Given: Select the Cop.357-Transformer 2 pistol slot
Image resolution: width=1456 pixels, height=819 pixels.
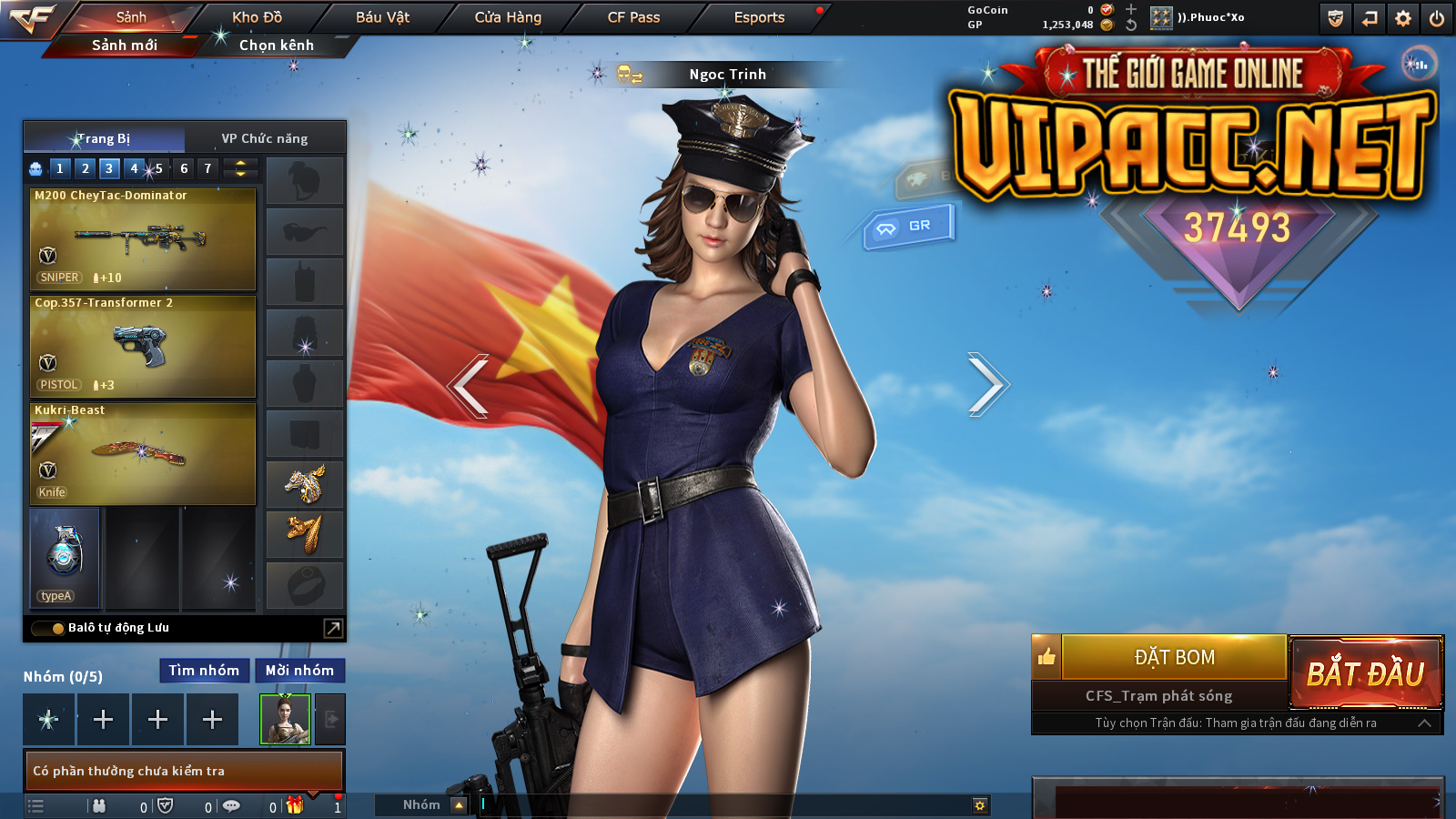Looking at the screenshot, I should (143, 346).
